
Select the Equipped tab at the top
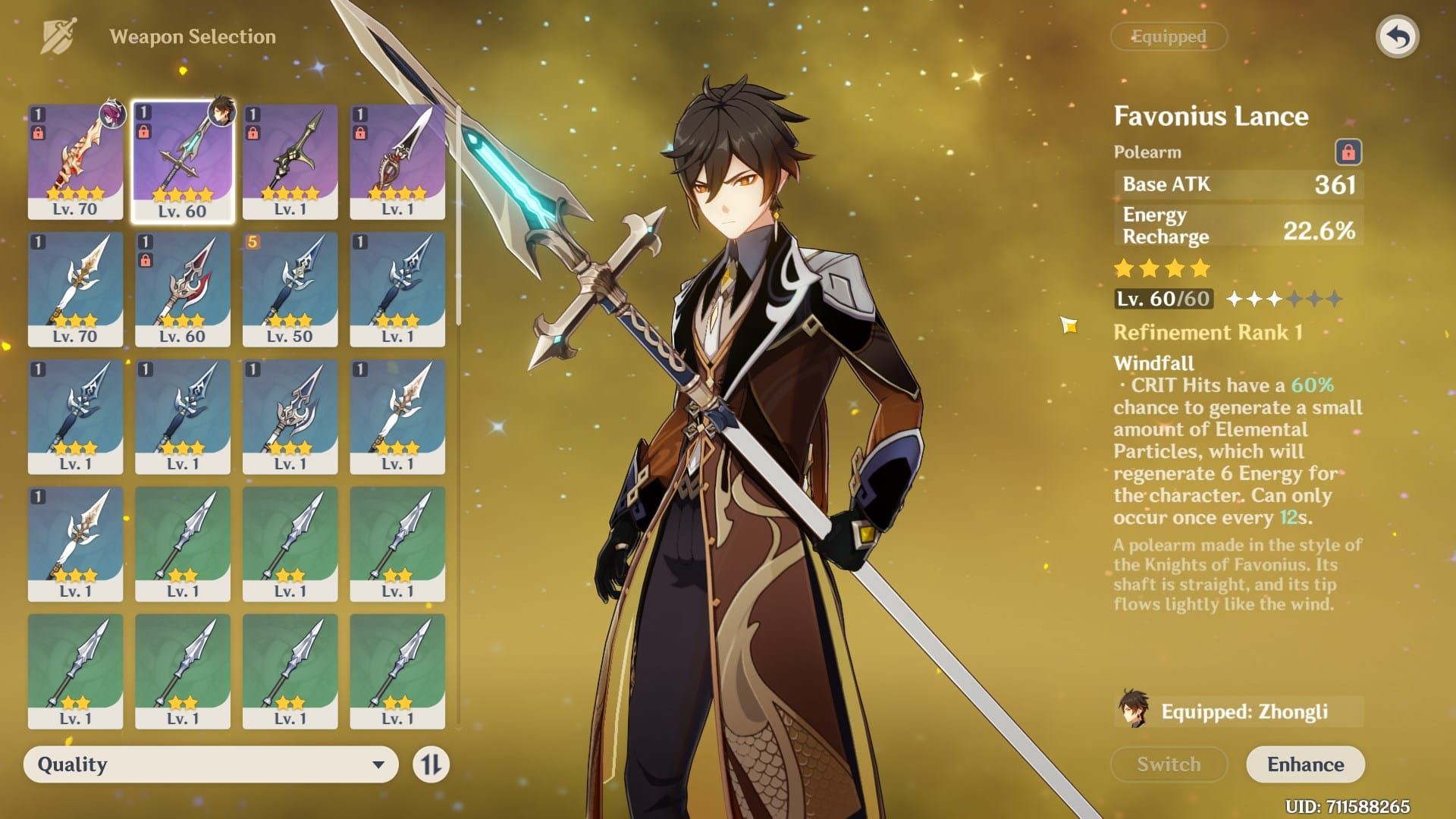coord(1168,36)
